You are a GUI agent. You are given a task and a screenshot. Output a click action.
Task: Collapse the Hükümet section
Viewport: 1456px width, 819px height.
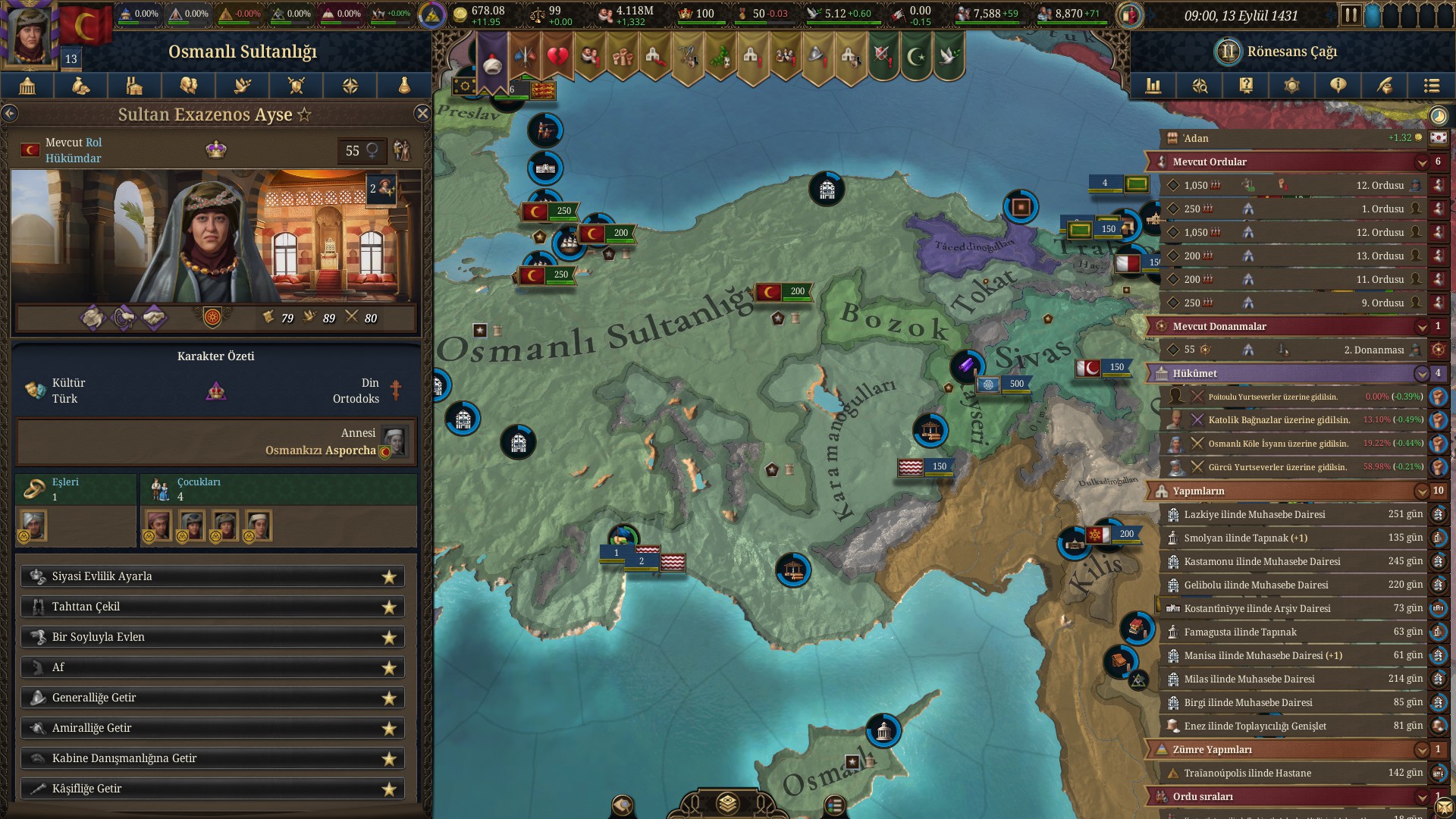point(1422,373)
